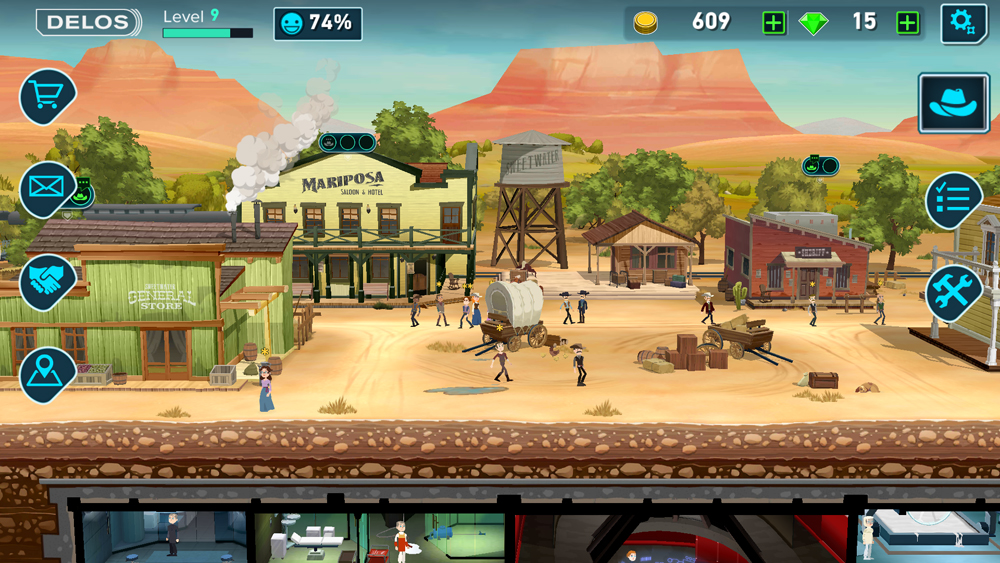Screen dimensions: 1000x563
Task: Select the indicator above Mariposa Saloon
Action: (347, 142)
